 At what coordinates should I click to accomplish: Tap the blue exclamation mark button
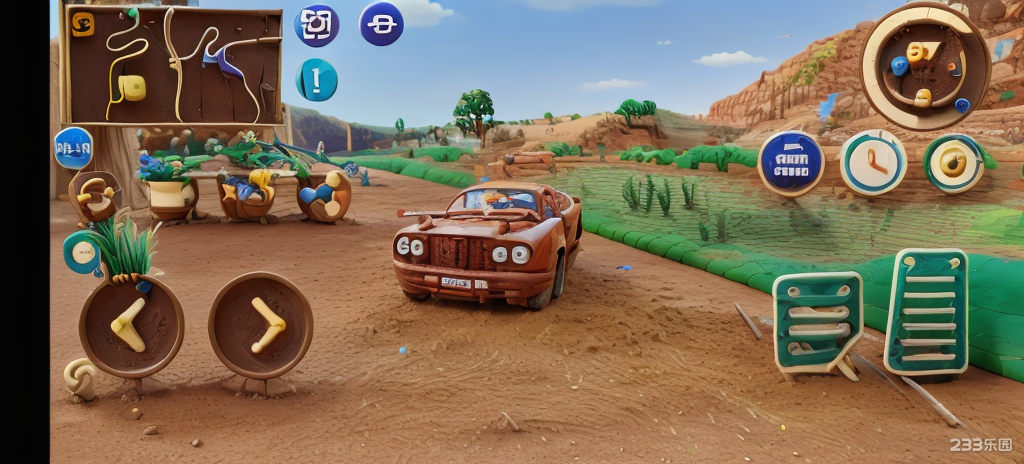point(316,80)
